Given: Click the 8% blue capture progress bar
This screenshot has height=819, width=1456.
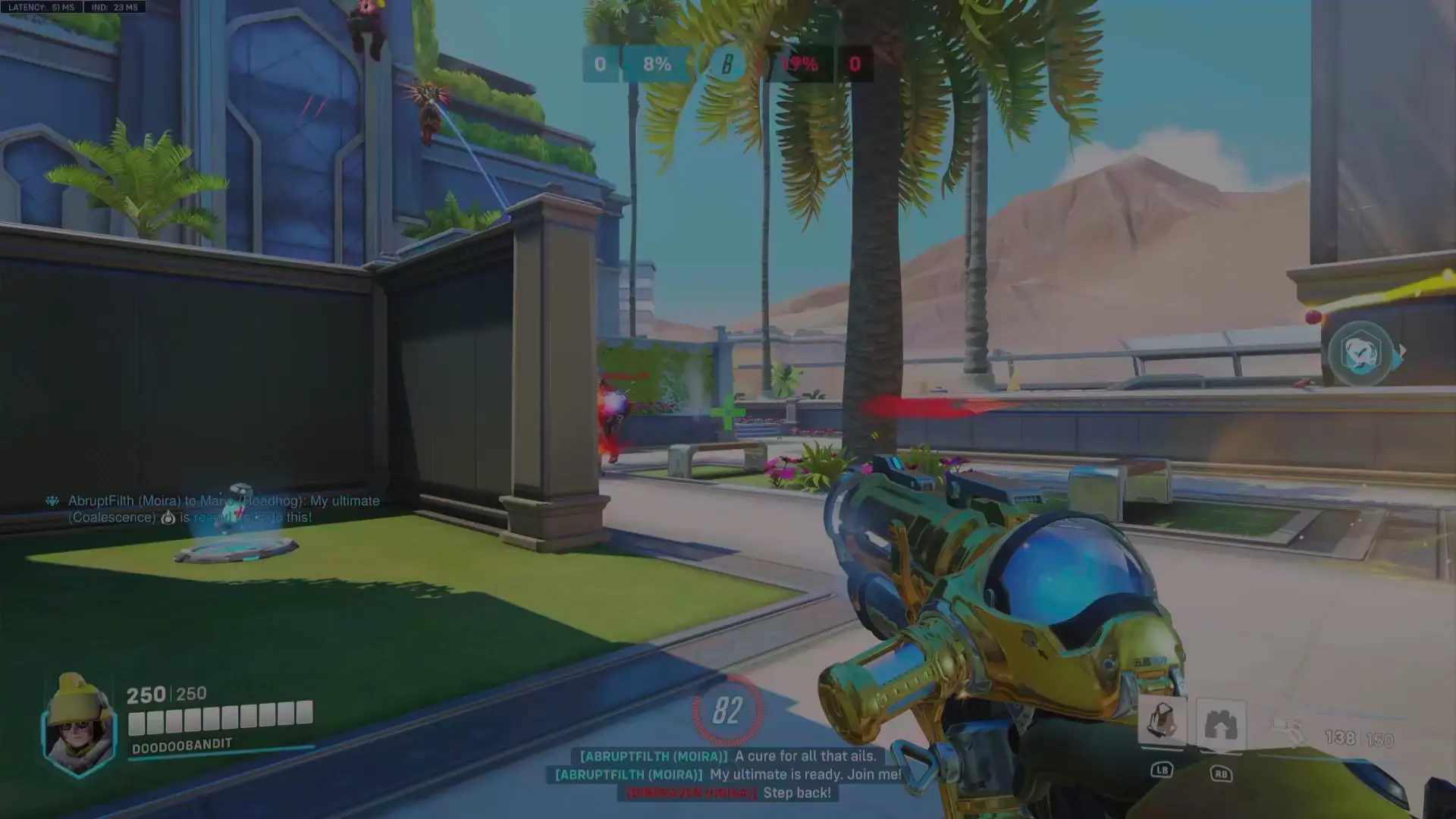Looking at the screenshot, I should (655, 64).
